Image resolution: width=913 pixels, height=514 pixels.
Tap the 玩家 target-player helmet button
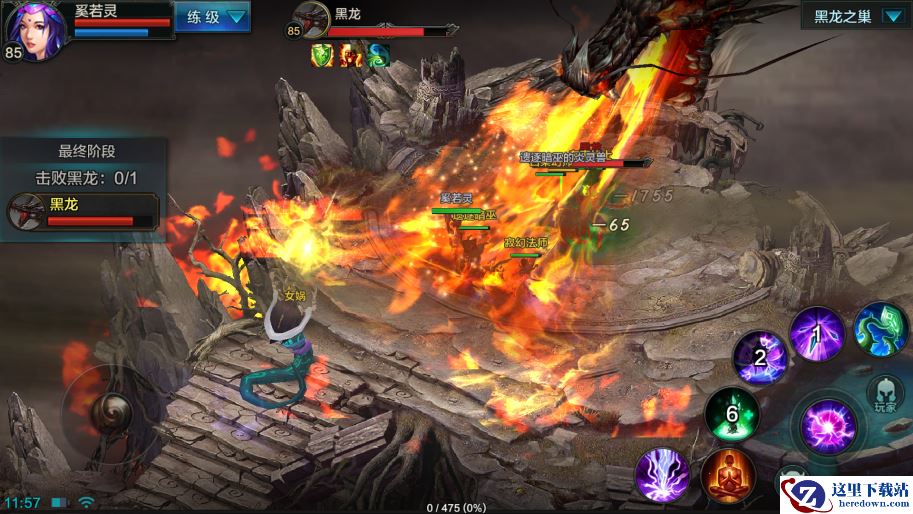tap(885, 395)
